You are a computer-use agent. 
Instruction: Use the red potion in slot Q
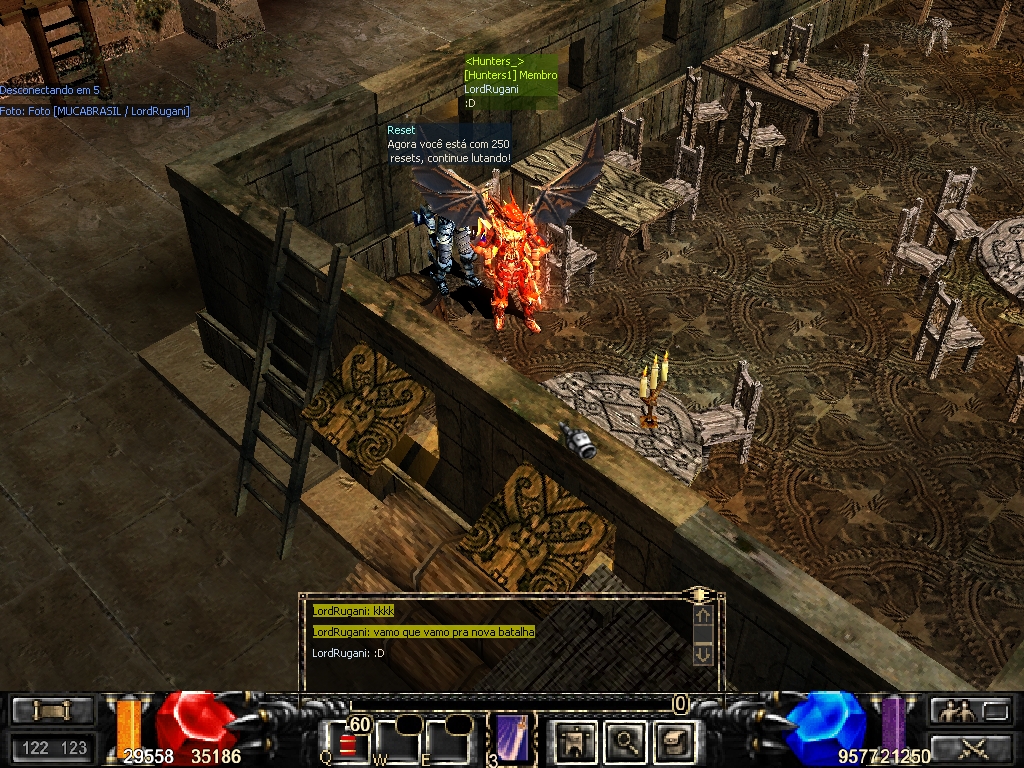pos(346,742)
